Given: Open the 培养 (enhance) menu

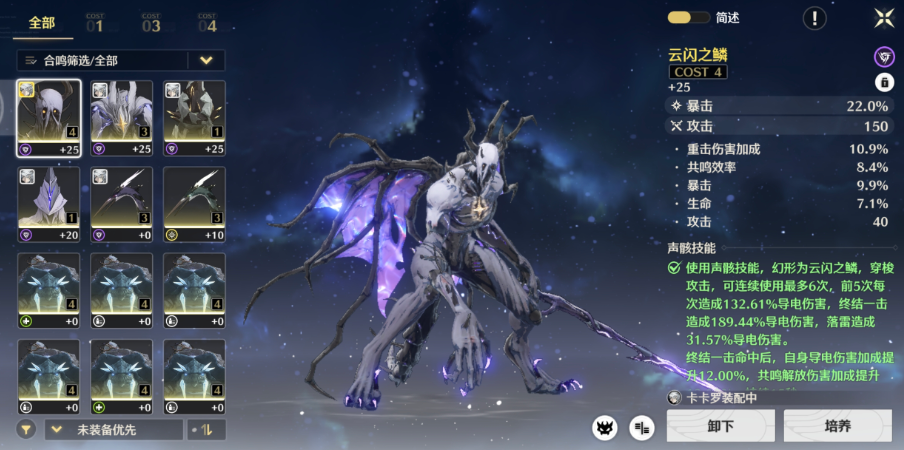Looking at the screenshot, I should 837,426.
